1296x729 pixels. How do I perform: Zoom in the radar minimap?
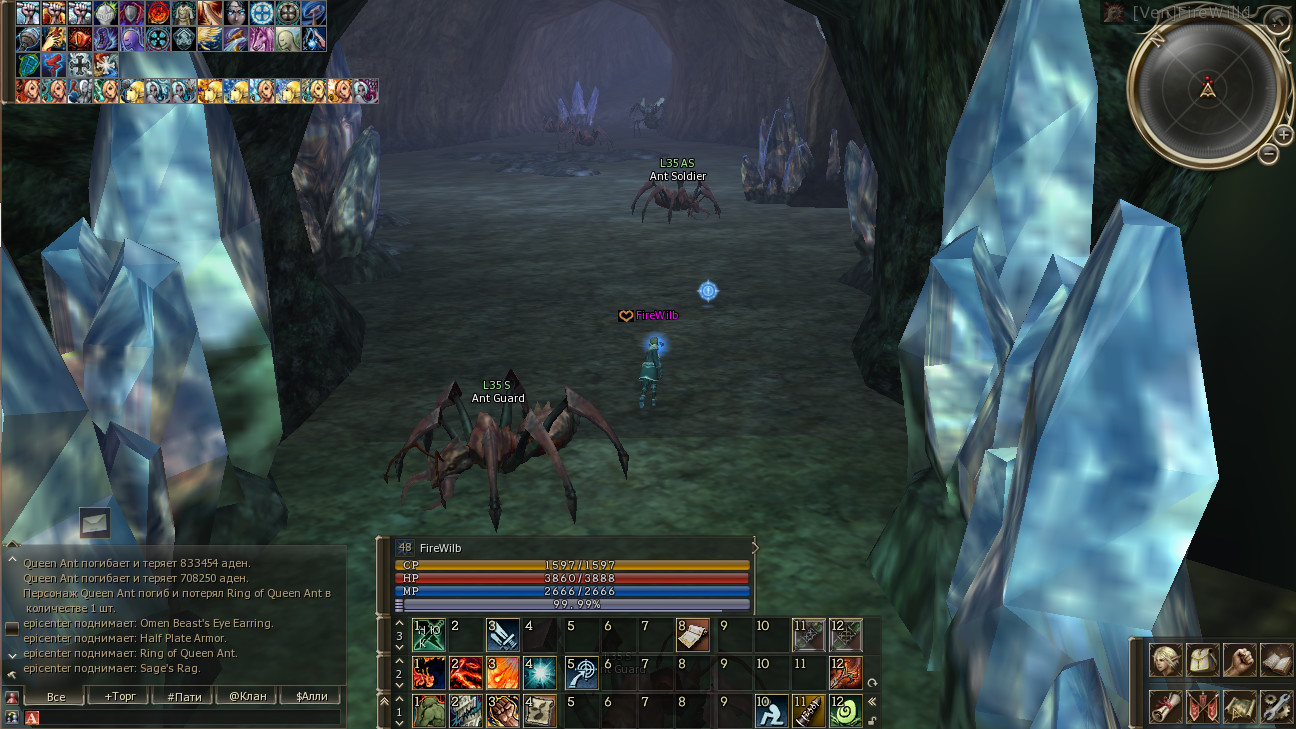(1284, 134)
